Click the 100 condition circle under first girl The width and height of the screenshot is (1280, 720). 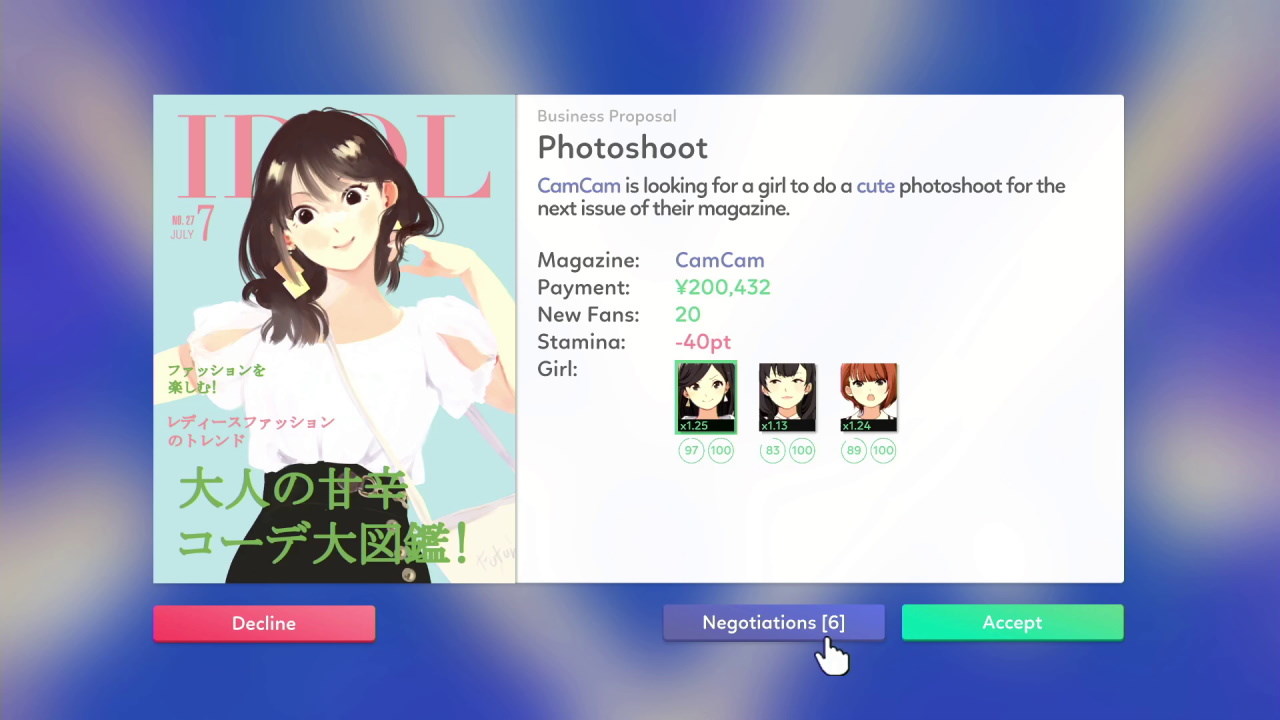(x=720, y=450)
